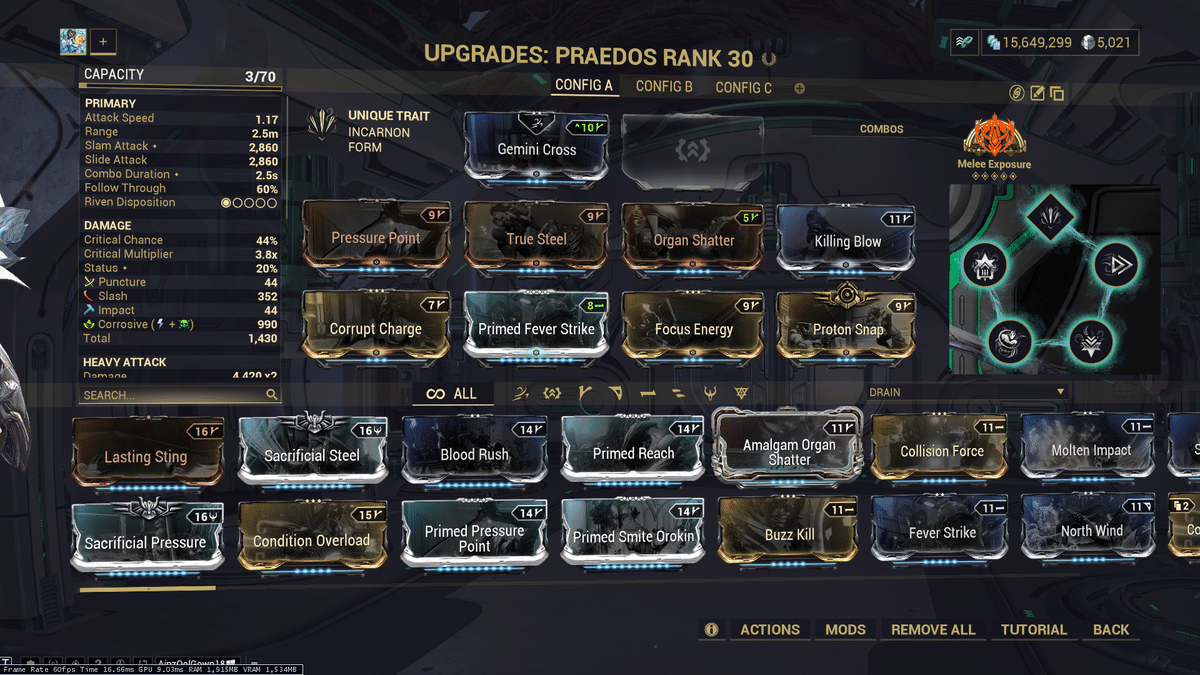Pick the Blood Rush mod card

coord(474,454)
